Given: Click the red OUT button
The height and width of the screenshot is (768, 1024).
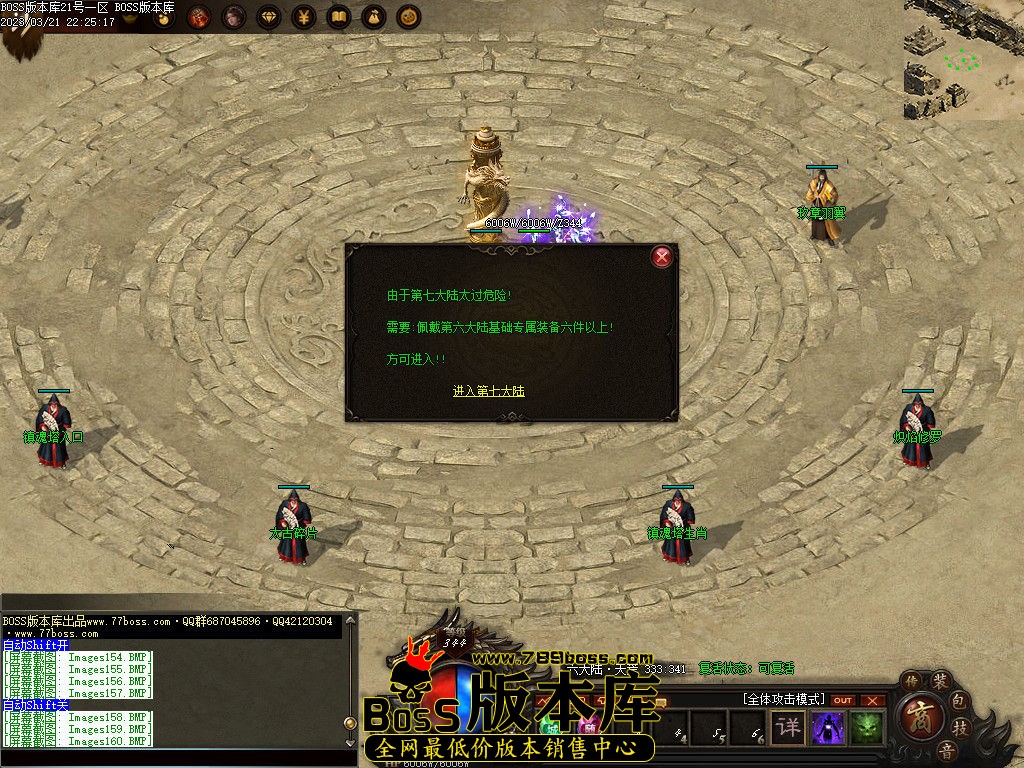Looking at the screenshot, I should click(843, 700).
